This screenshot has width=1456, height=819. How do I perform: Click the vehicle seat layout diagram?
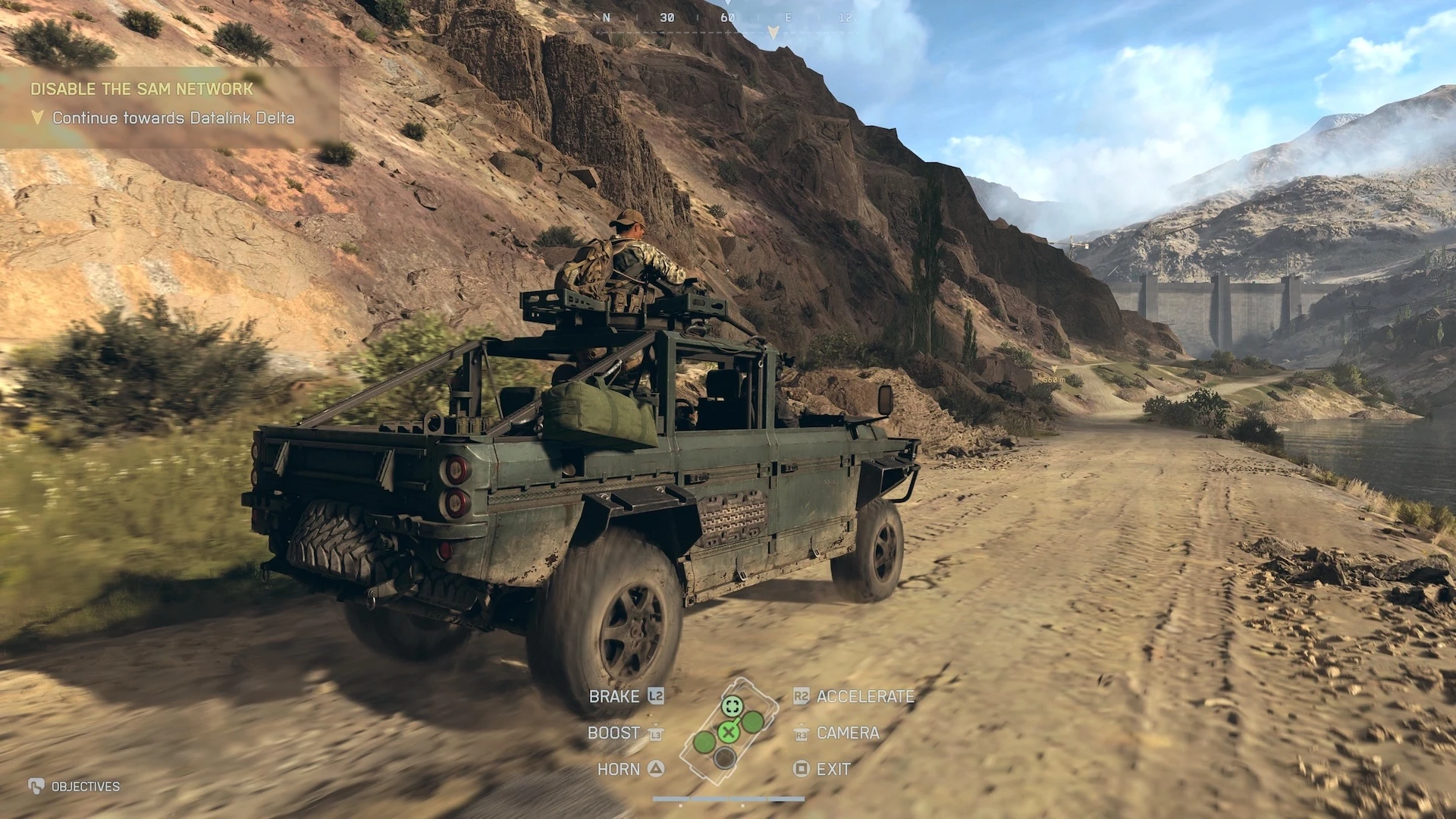[728, 730]
